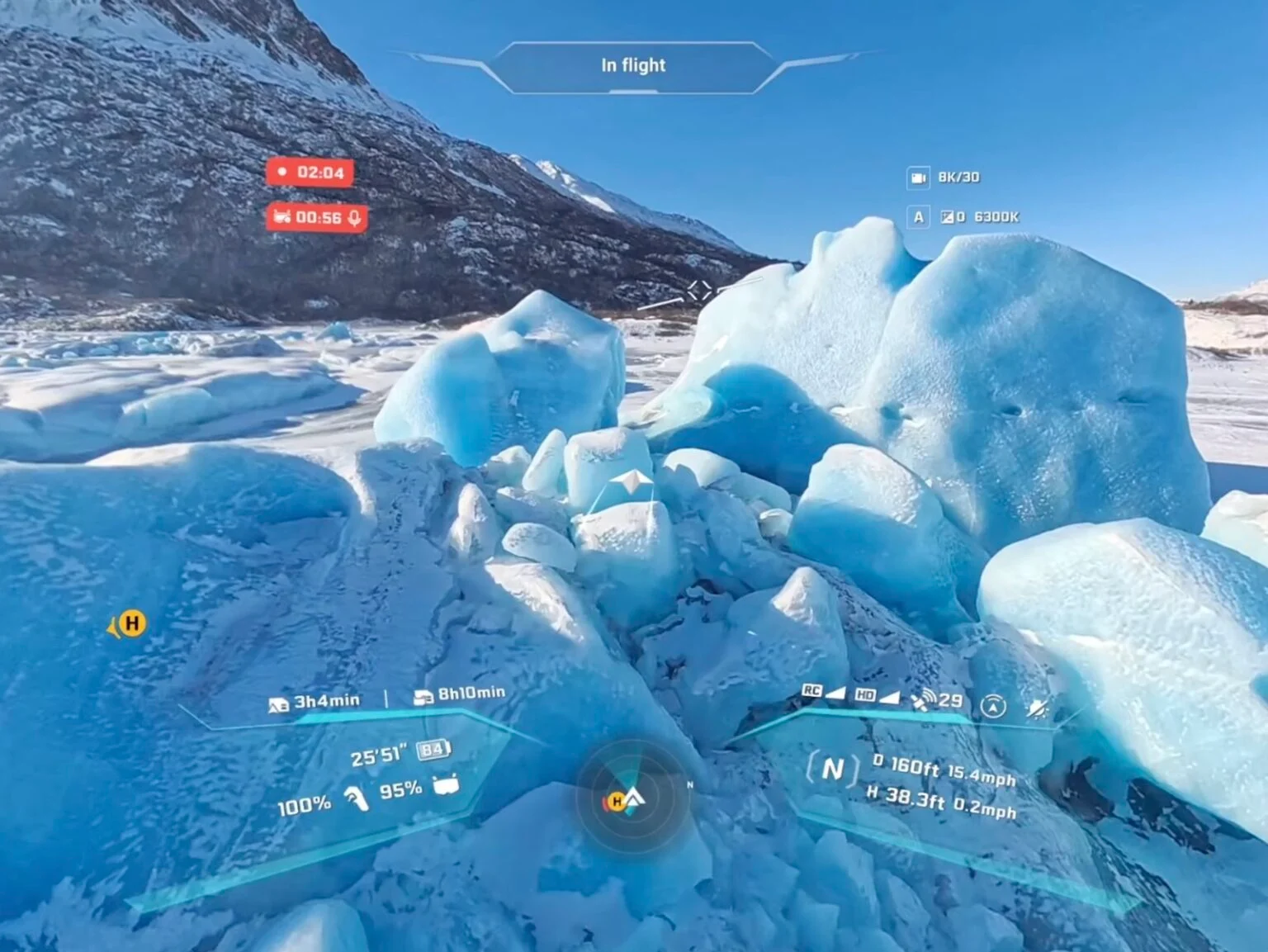The height and width of the screenshot is (952, 1268).
Task: Click the circled arrow heading icon
Action: pos(993,707)
